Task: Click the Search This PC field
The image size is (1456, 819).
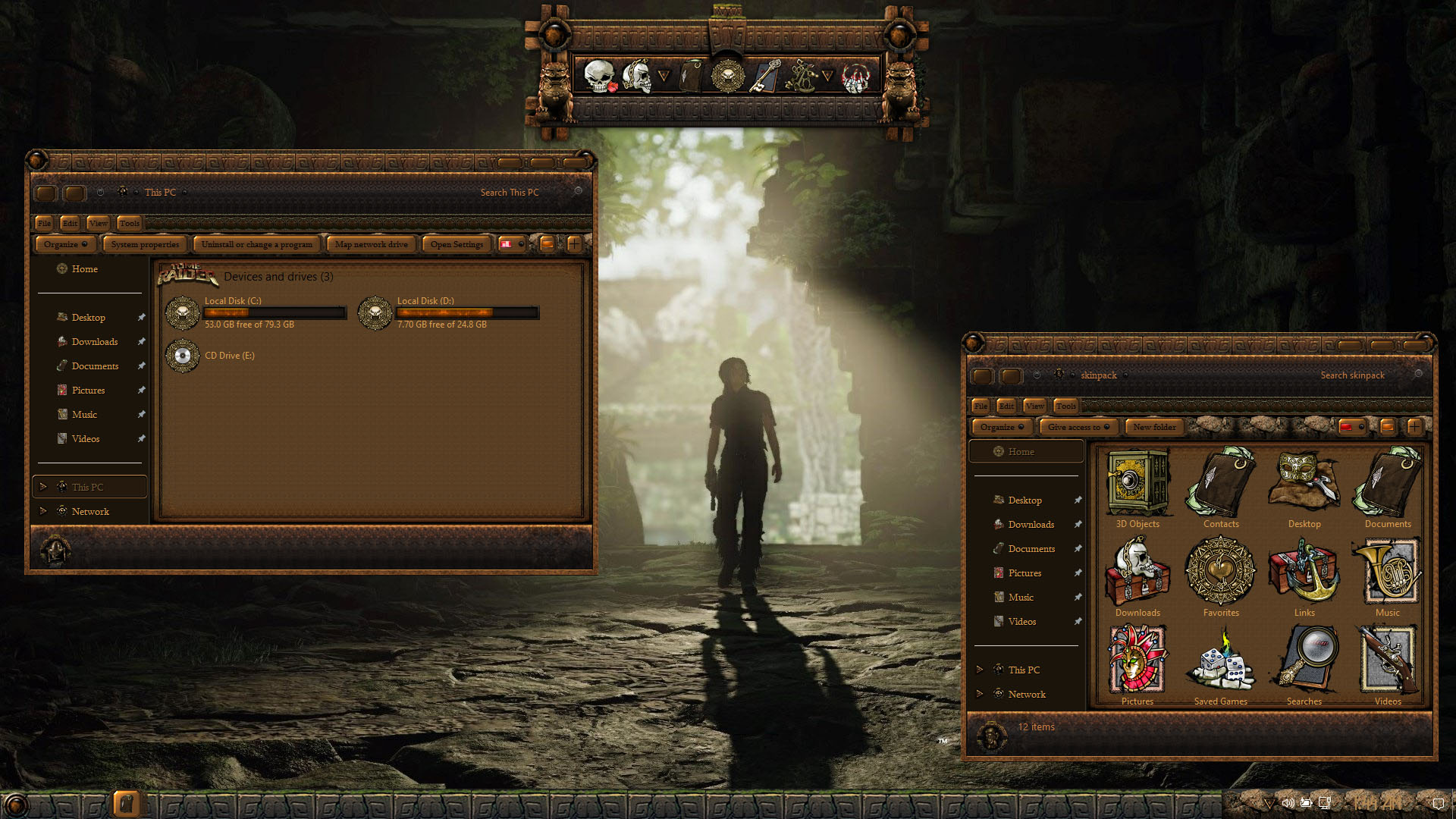Action: pos(509,193)
